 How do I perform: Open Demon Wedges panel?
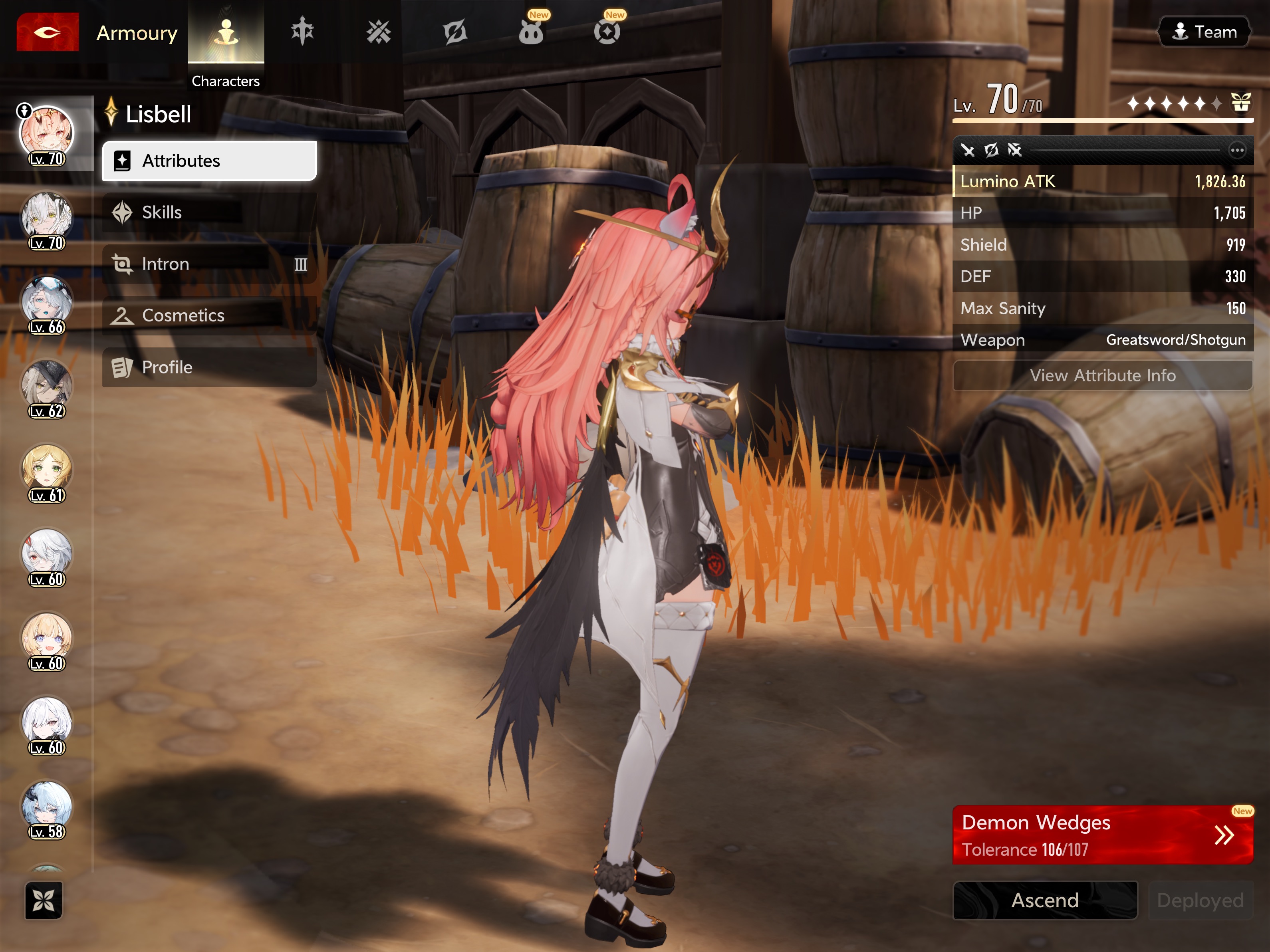coord(1102,835)
